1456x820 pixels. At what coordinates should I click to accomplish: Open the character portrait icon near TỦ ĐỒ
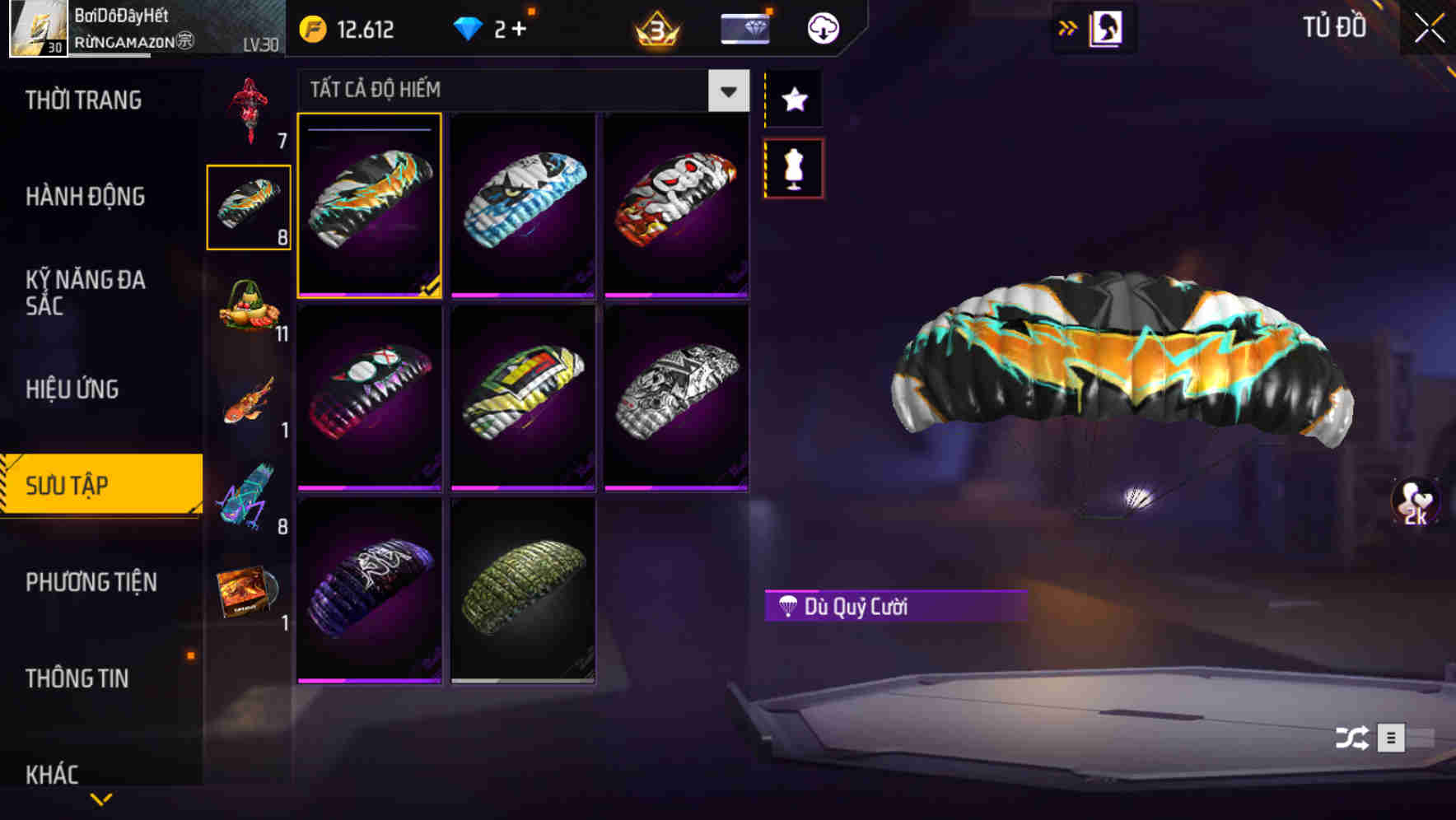coord(1108,27)
